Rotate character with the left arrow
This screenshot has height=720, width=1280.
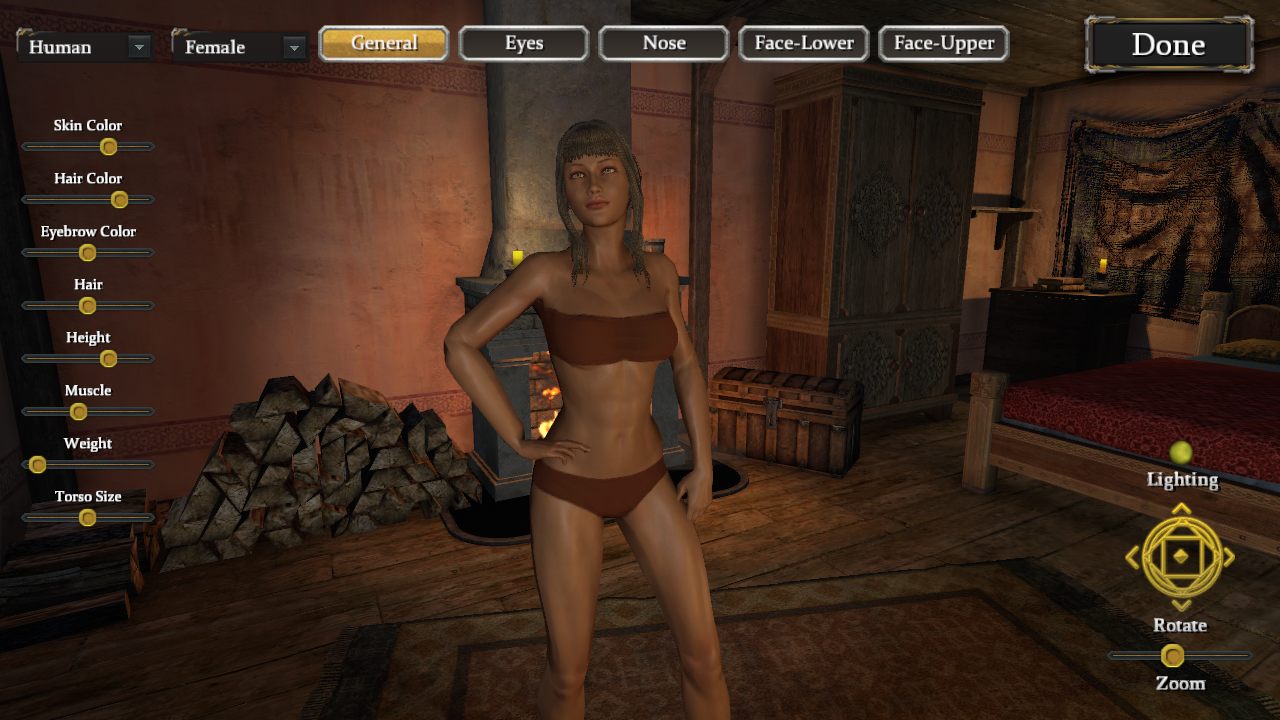coord(1133,557)
